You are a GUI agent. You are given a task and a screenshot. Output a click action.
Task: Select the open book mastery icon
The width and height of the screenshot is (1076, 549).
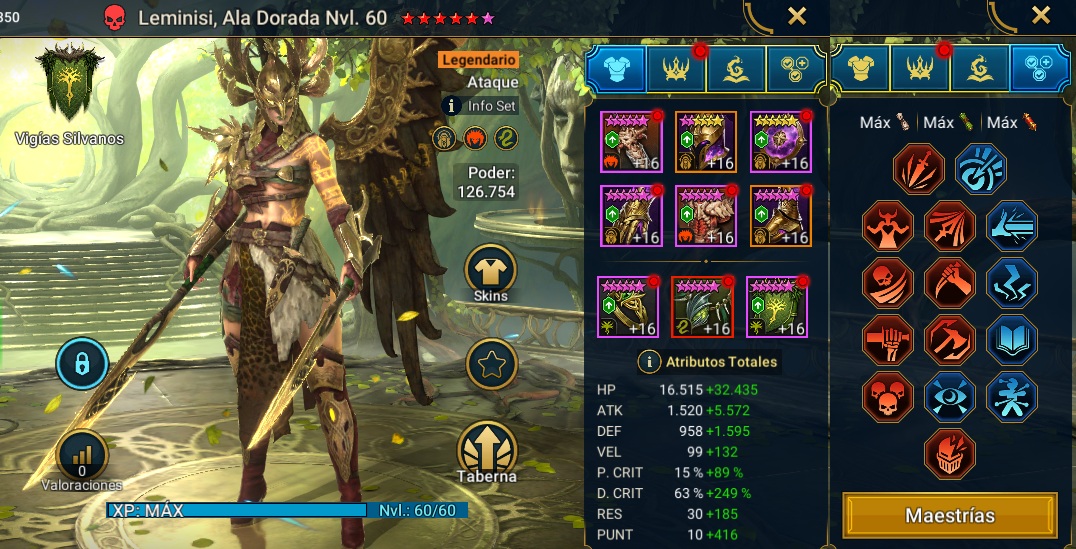click(1011, 341)
